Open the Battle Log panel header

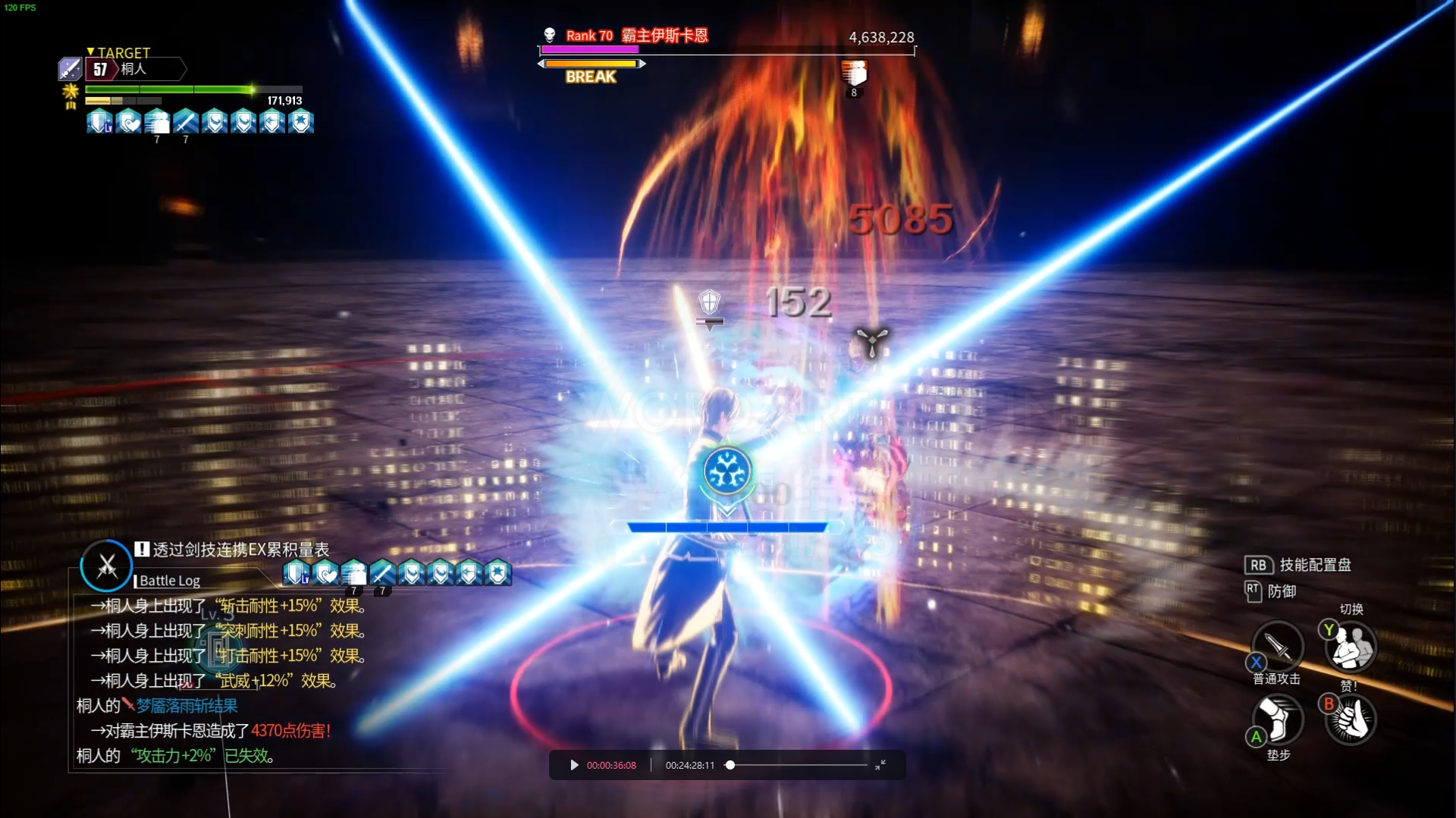(170, 581)
